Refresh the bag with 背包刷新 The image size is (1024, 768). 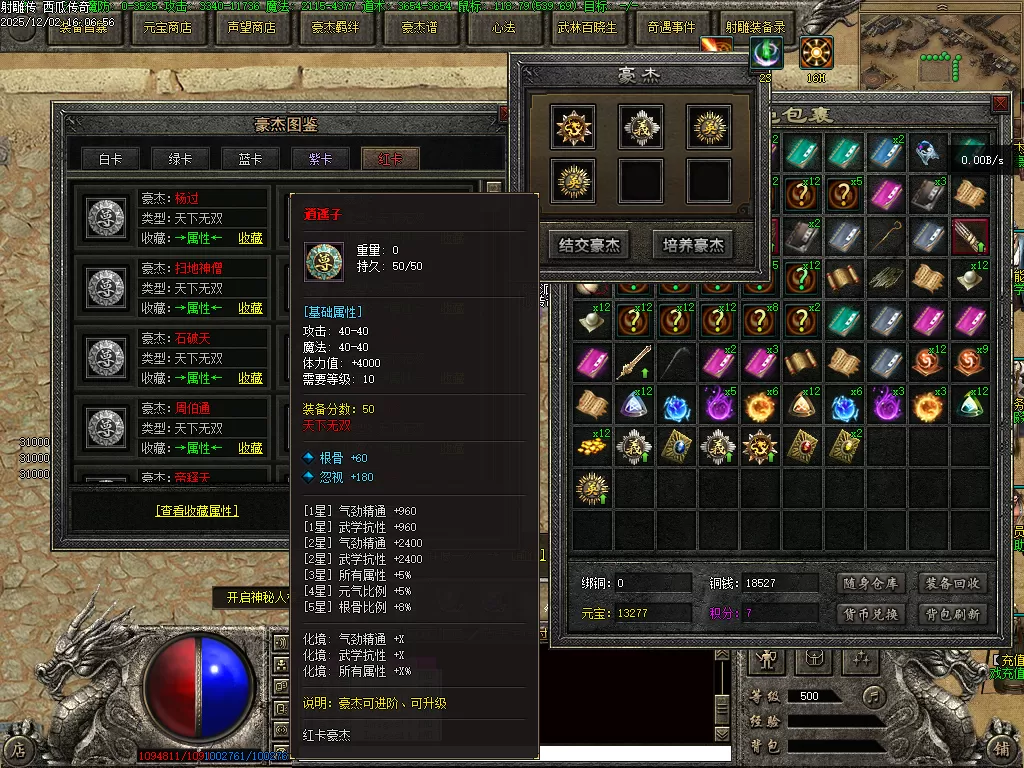[952, 613]
